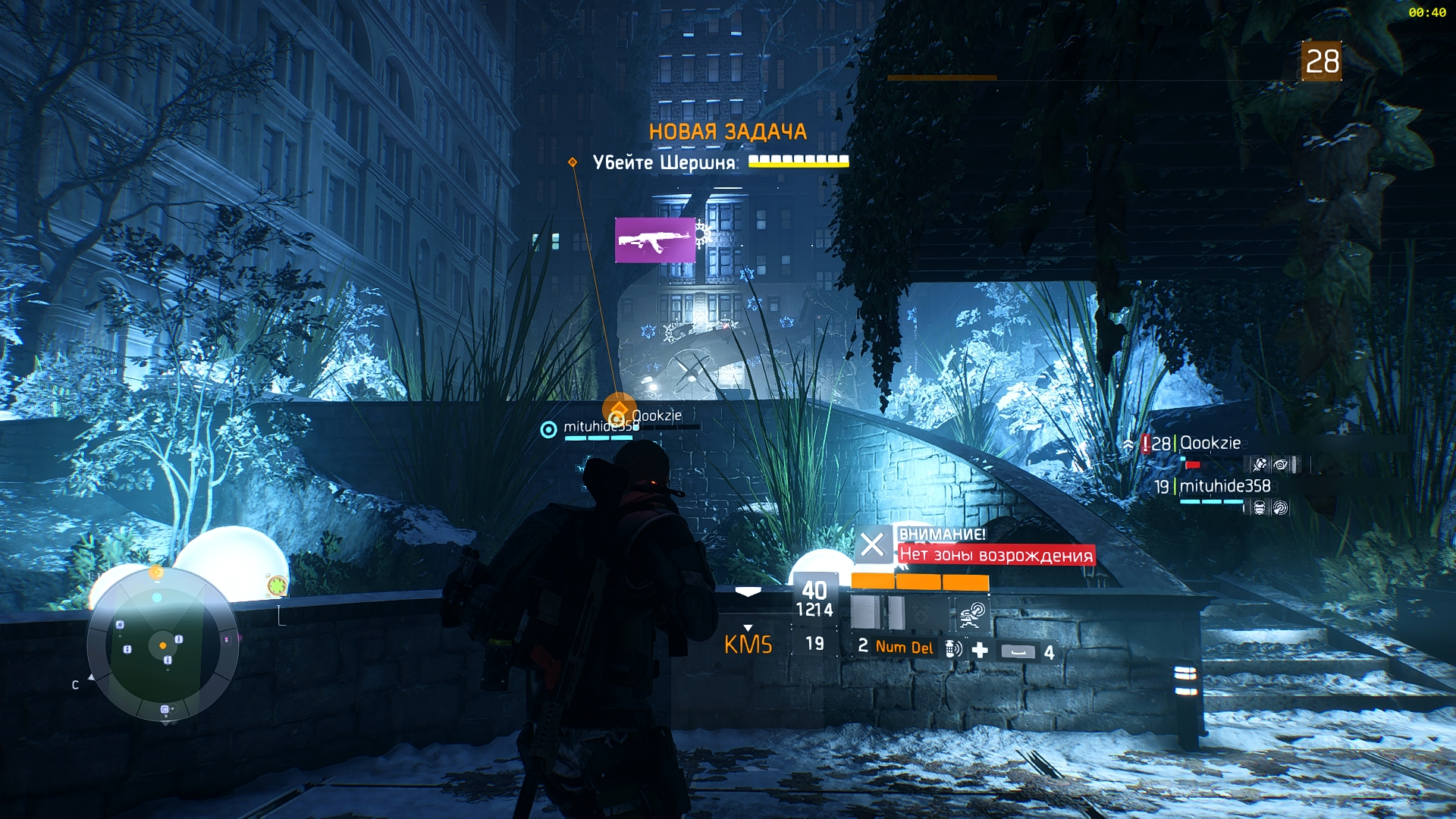Image resolution: width=1456 pixels, height=819 pixels.
Task: Click the canned food consumable icon showing 4
Action: [x=1018, y=651]
